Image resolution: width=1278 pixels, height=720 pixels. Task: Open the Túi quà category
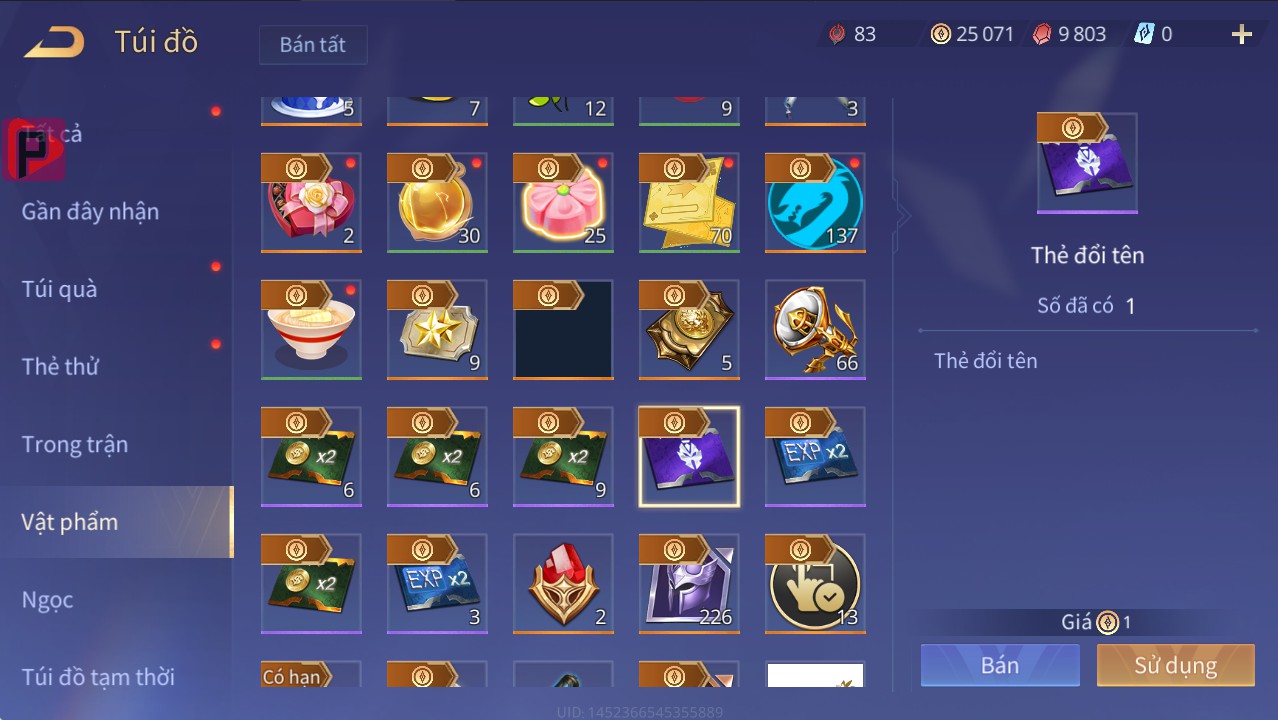[60, 289]
